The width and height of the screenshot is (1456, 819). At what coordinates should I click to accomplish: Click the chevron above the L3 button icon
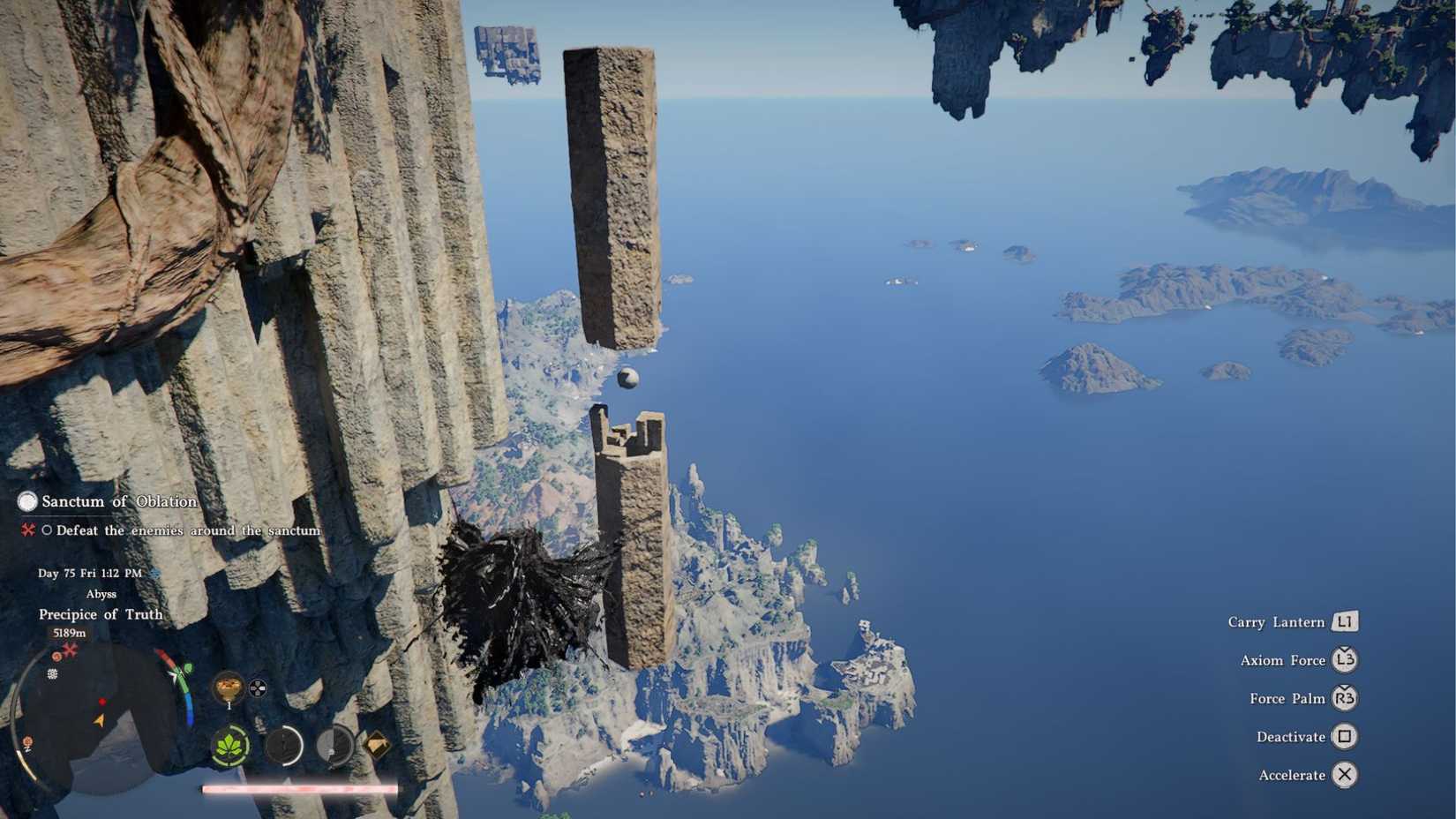(1344, 649)
